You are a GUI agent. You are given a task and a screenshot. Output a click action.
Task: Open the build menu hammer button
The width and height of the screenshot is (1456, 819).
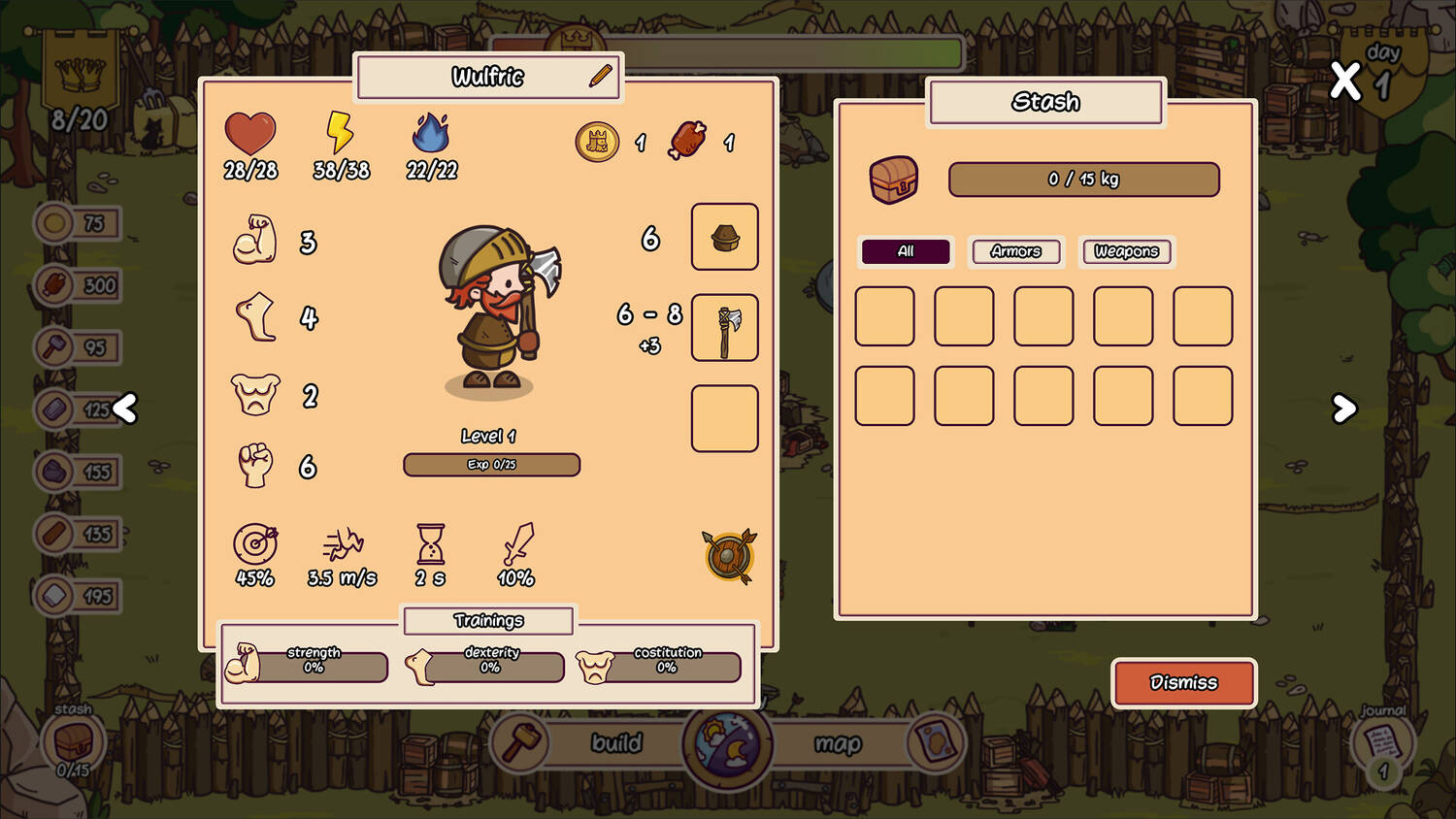pyautogui.click(x=521, y=742)
